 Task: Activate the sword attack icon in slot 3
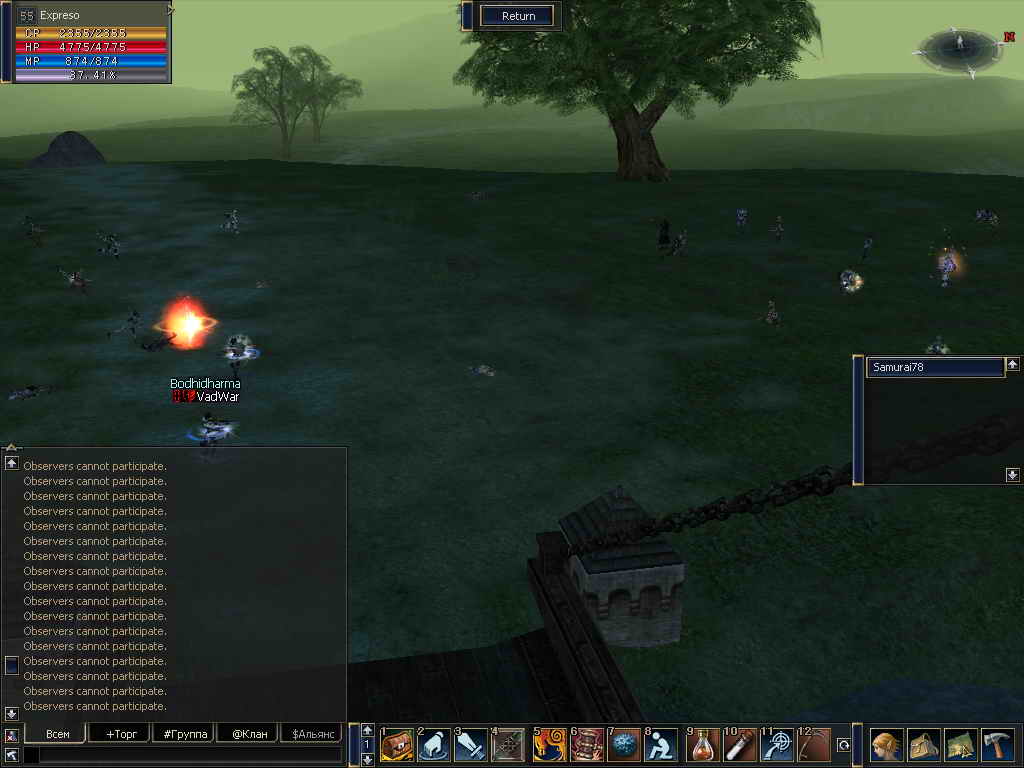[x=471, y=745]
